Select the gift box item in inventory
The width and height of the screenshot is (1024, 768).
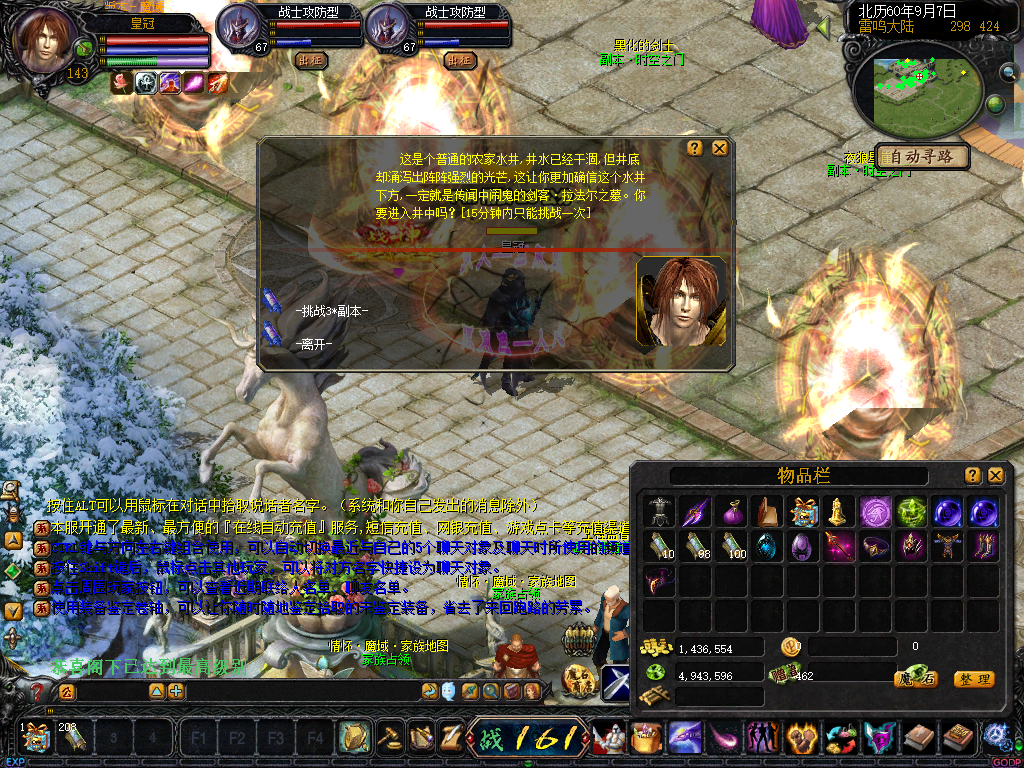coord(802,511)
